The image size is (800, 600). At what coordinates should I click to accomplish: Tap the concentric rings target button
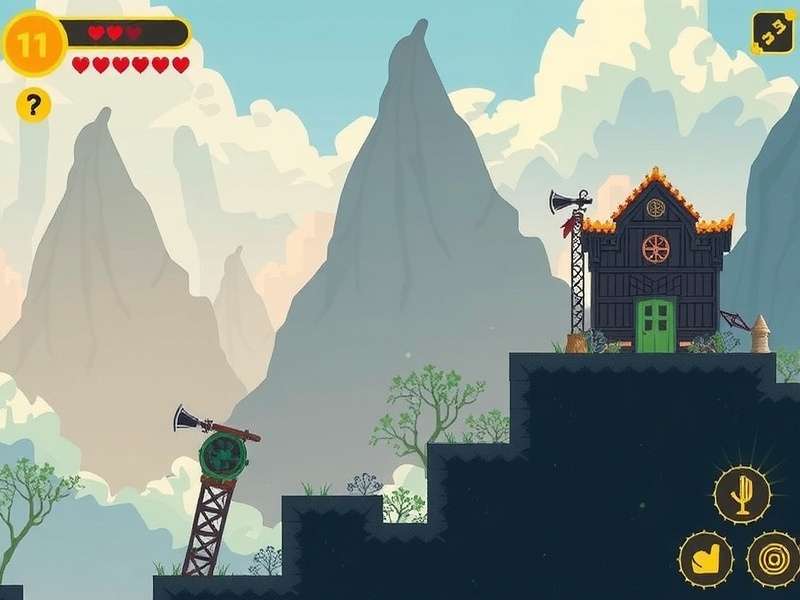[x=772, y=559]
